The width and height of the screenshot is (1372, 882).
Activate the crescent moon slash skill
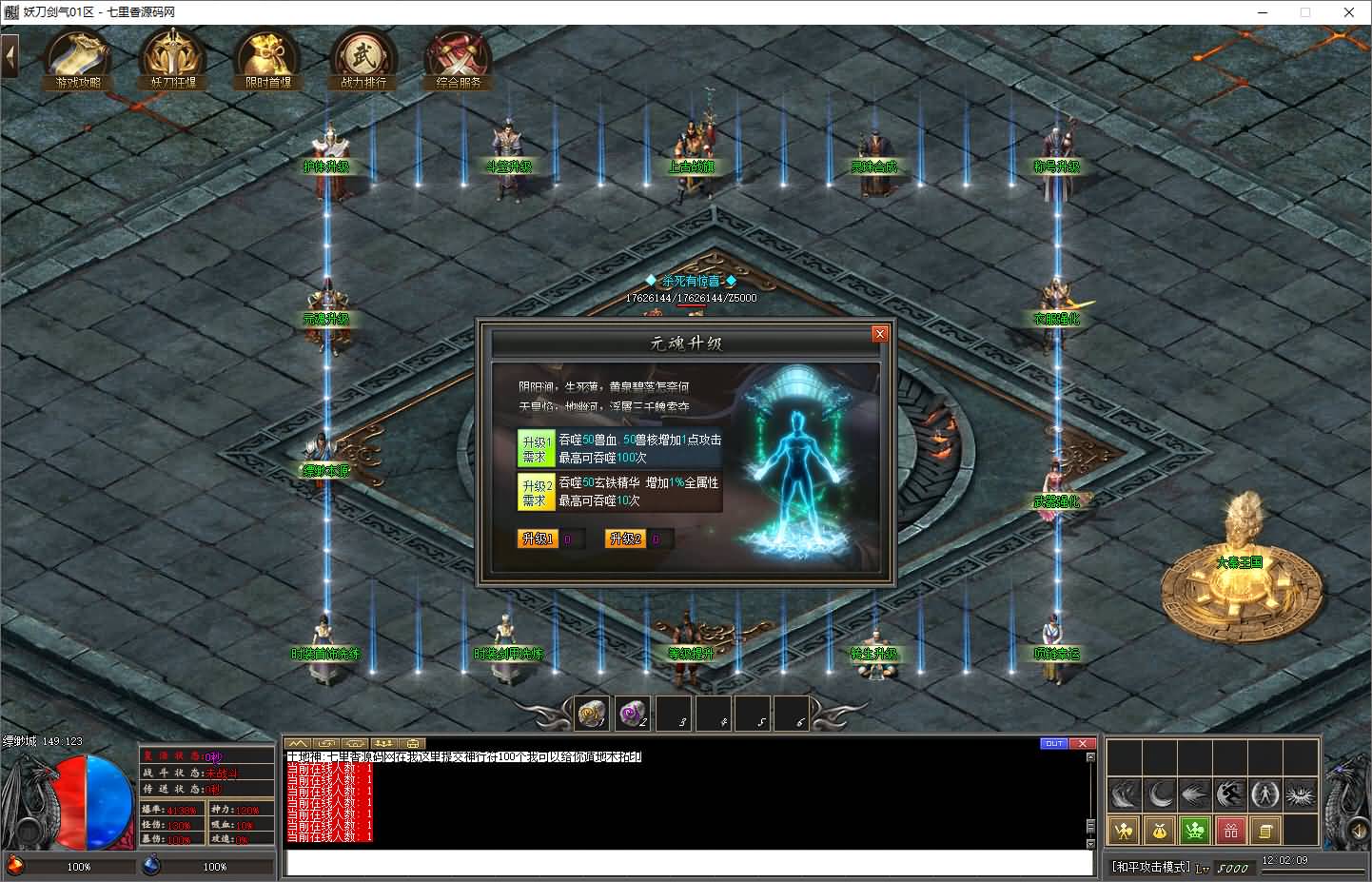coord(1160,794)
